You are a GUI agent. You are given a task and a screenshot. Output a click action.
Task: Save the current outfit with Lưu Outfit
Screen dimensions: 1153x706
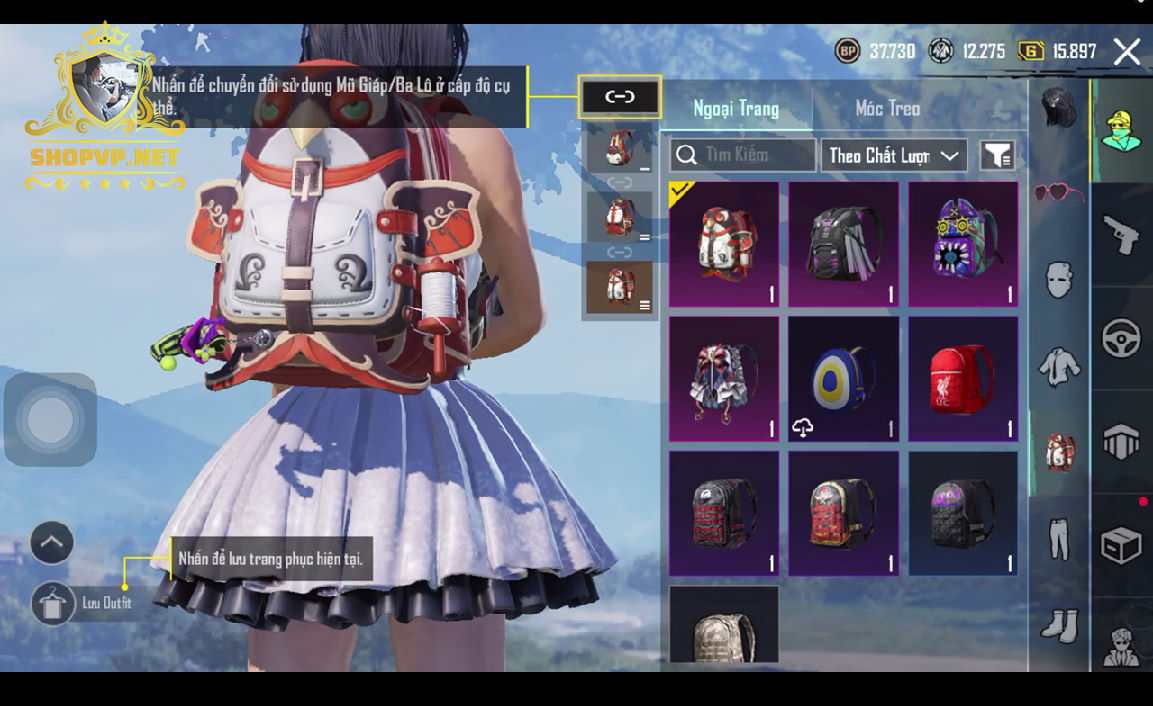tap(54, 603)
